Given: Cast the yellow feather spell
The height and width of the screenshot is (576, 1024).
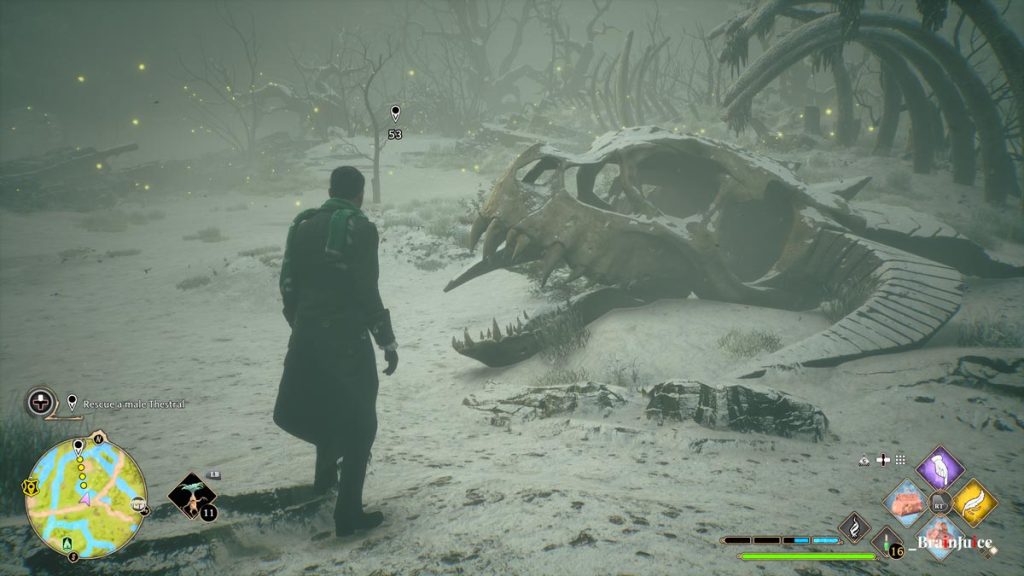Looking at the screenshot, I should click(973, 501).
